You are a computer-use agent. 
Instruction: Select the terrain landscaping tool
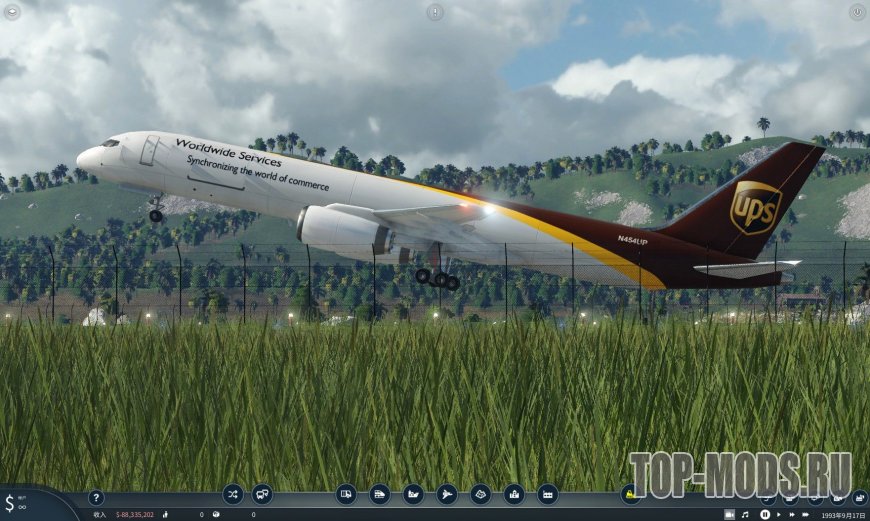481,493
